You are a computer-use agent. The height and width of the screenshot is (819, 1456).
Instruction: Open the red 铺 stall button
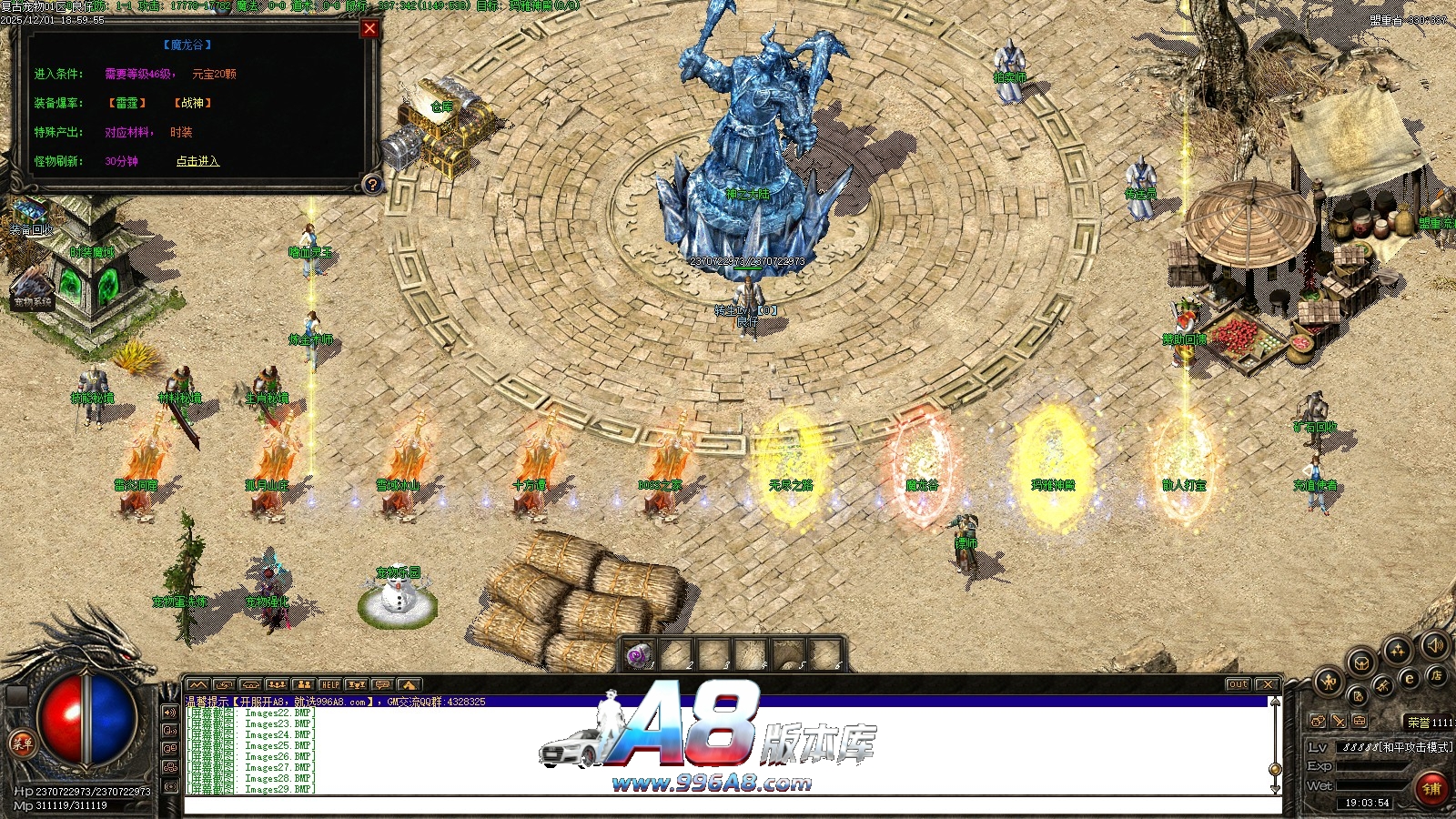click(1431, 788)
